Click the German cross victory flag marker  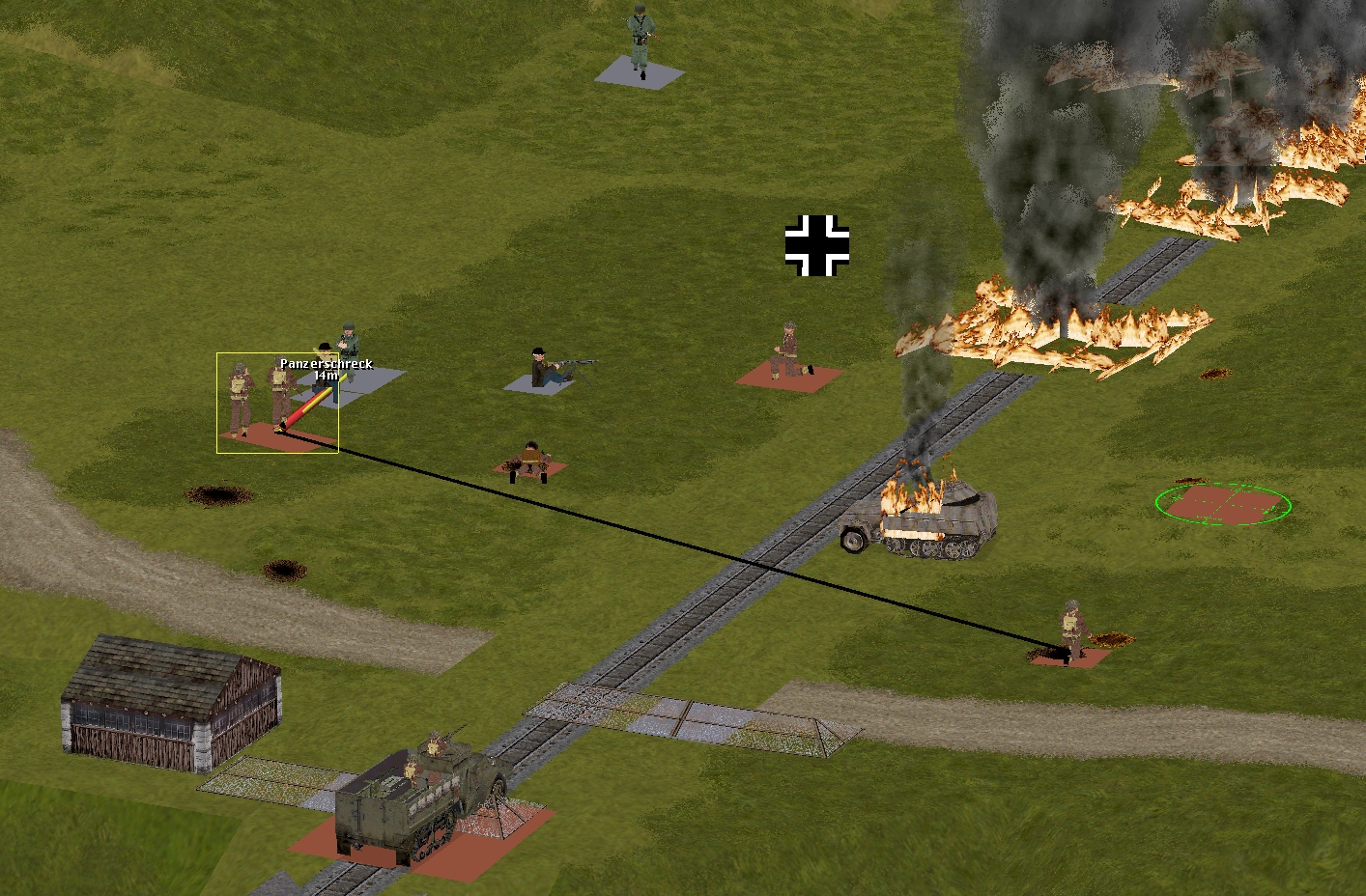(816, 245)
